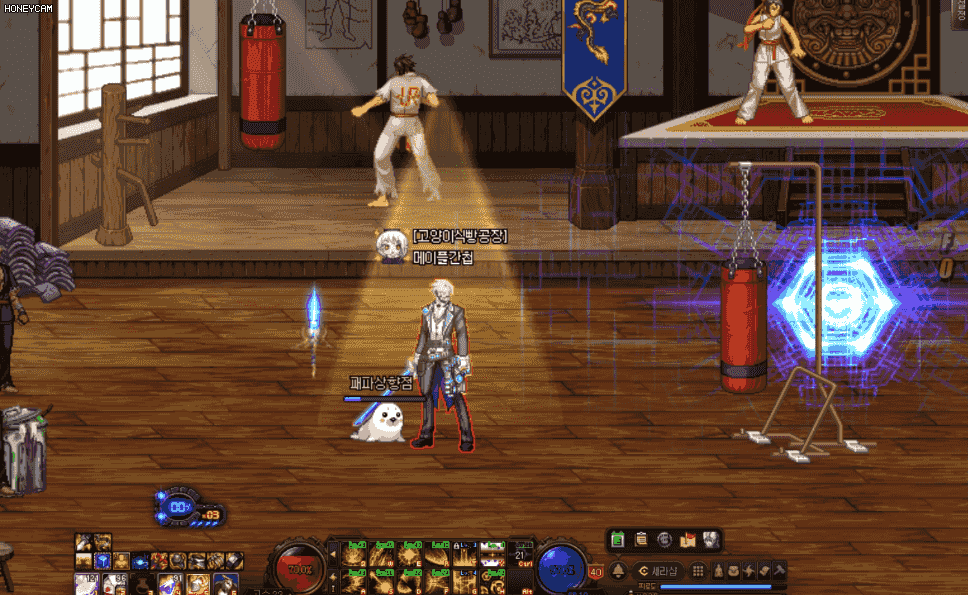Open the character silhouette info icon

click(x=718, y=571)
